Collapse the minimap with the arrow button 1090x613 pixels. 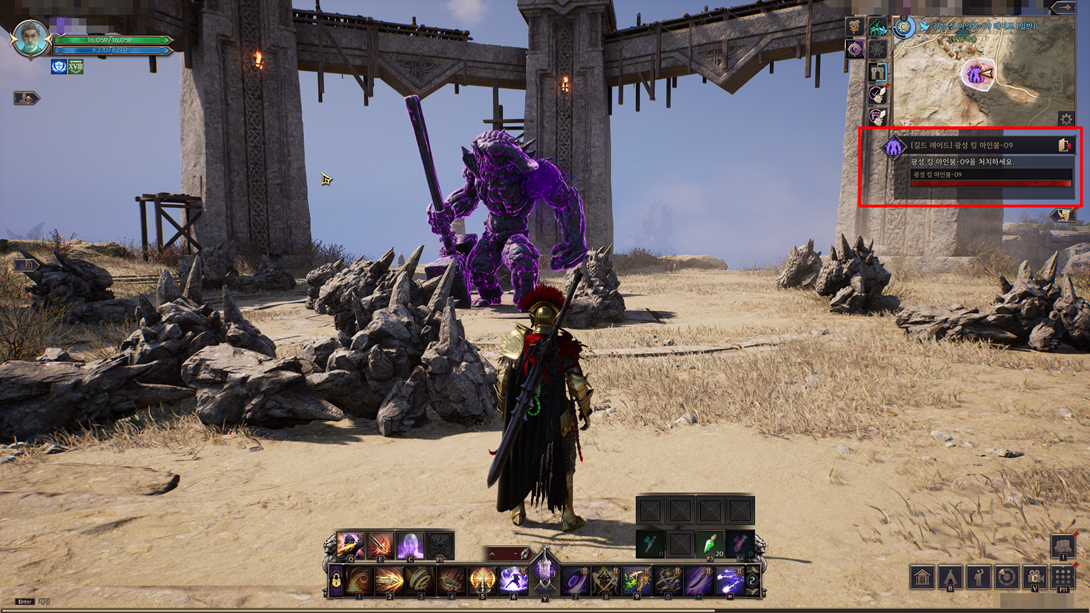pyautogui.click(x=1064, y=8)
